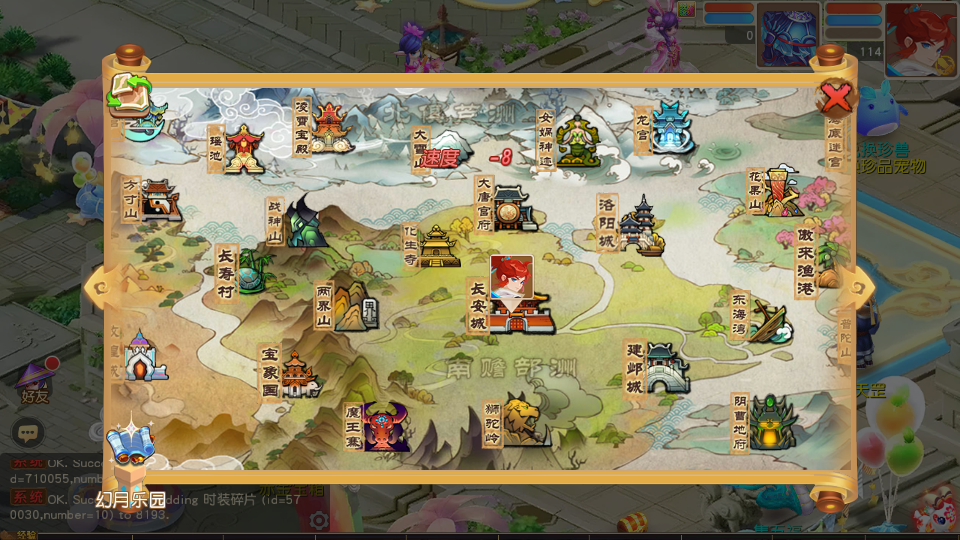Select the 魔王寨 demon marker
The height and width of the screenshot is (540, 960).
[x=385, y=427]
